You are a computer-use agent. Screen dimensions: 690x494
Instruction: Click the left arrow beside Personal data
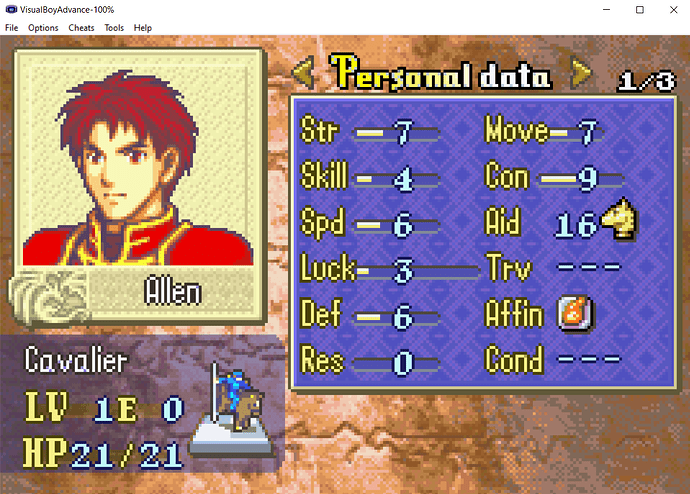[304, 74]
